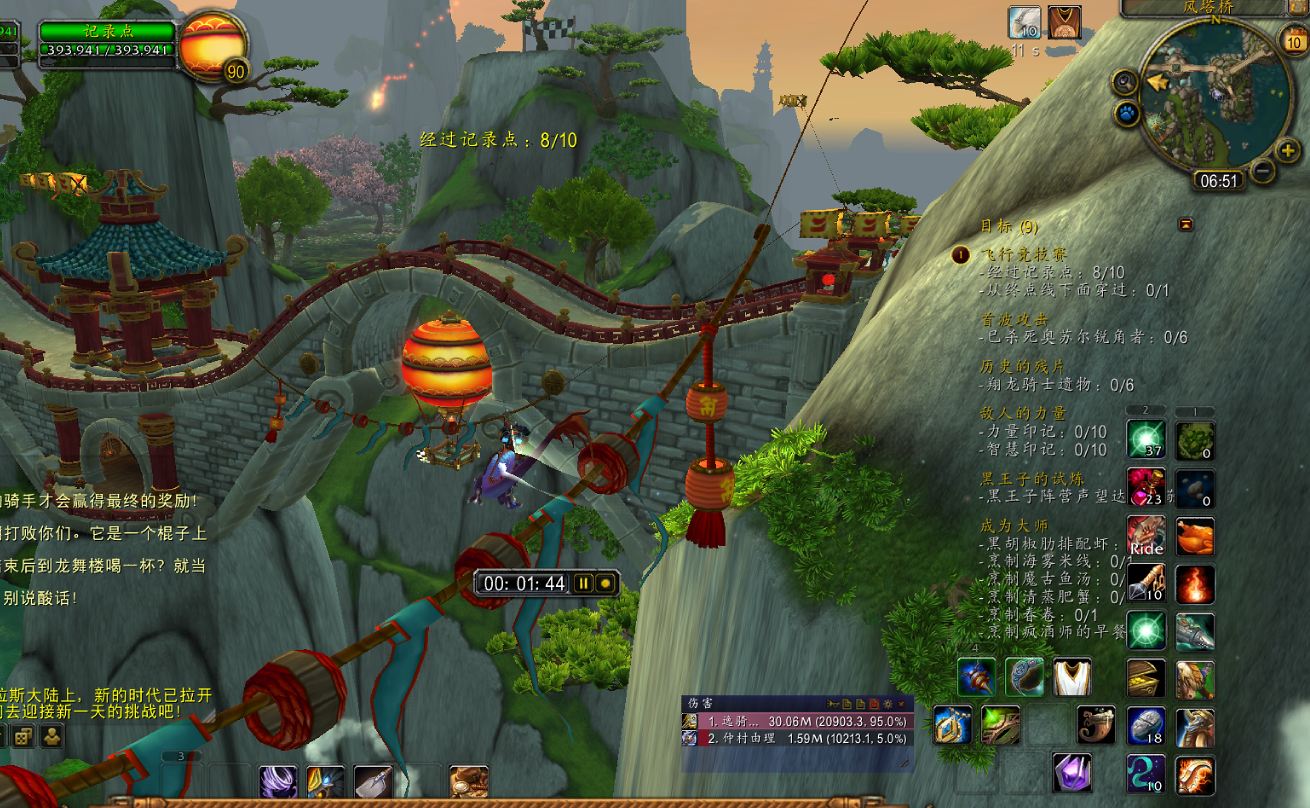Click the blue paw icon beside minimap
Viewport: 1310px width, 808px height.
click(x=1127, y=114)
